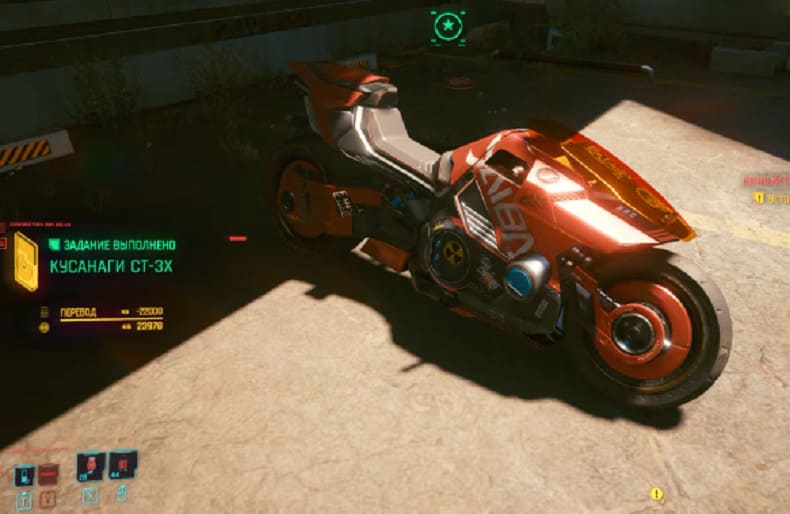The width and height of the screenshot is (790, 514).
Task: Select the green star objective marker
Action: click(447, 25)
